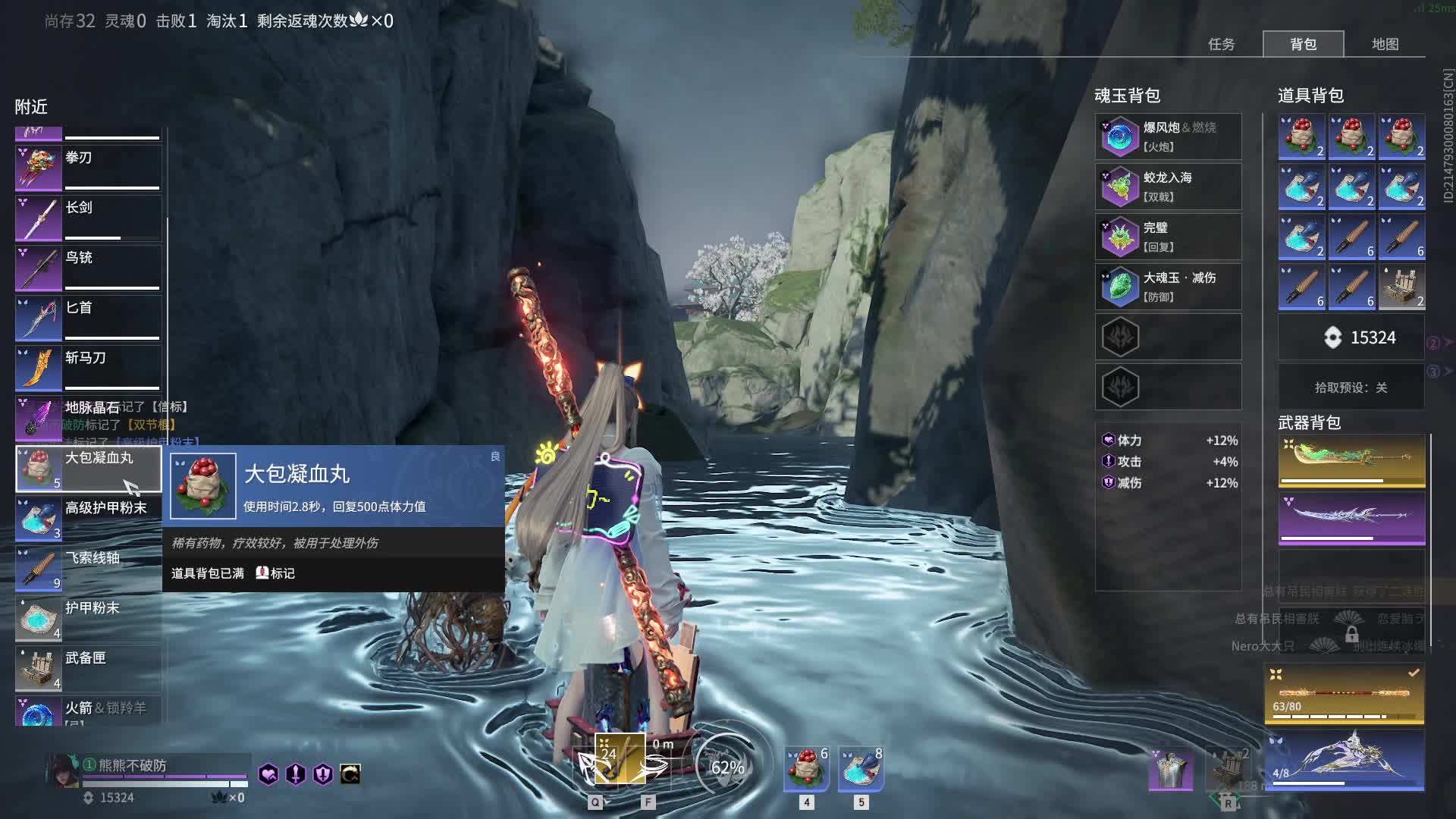Select 高级护甲粉末 in nearby list

coord(89,518)
